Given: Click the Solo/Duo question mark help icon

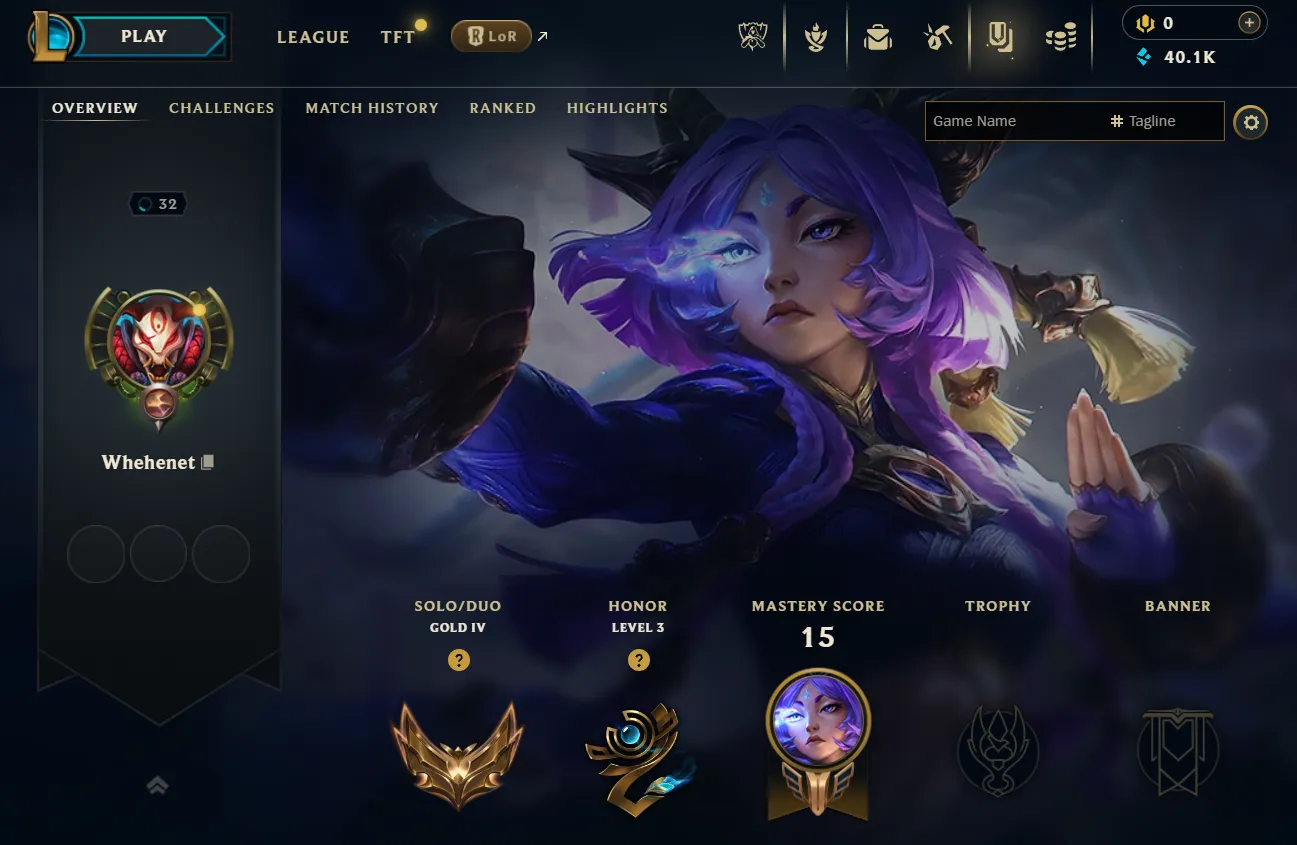Looking at the screenshot, I should [x=458, y=660].
